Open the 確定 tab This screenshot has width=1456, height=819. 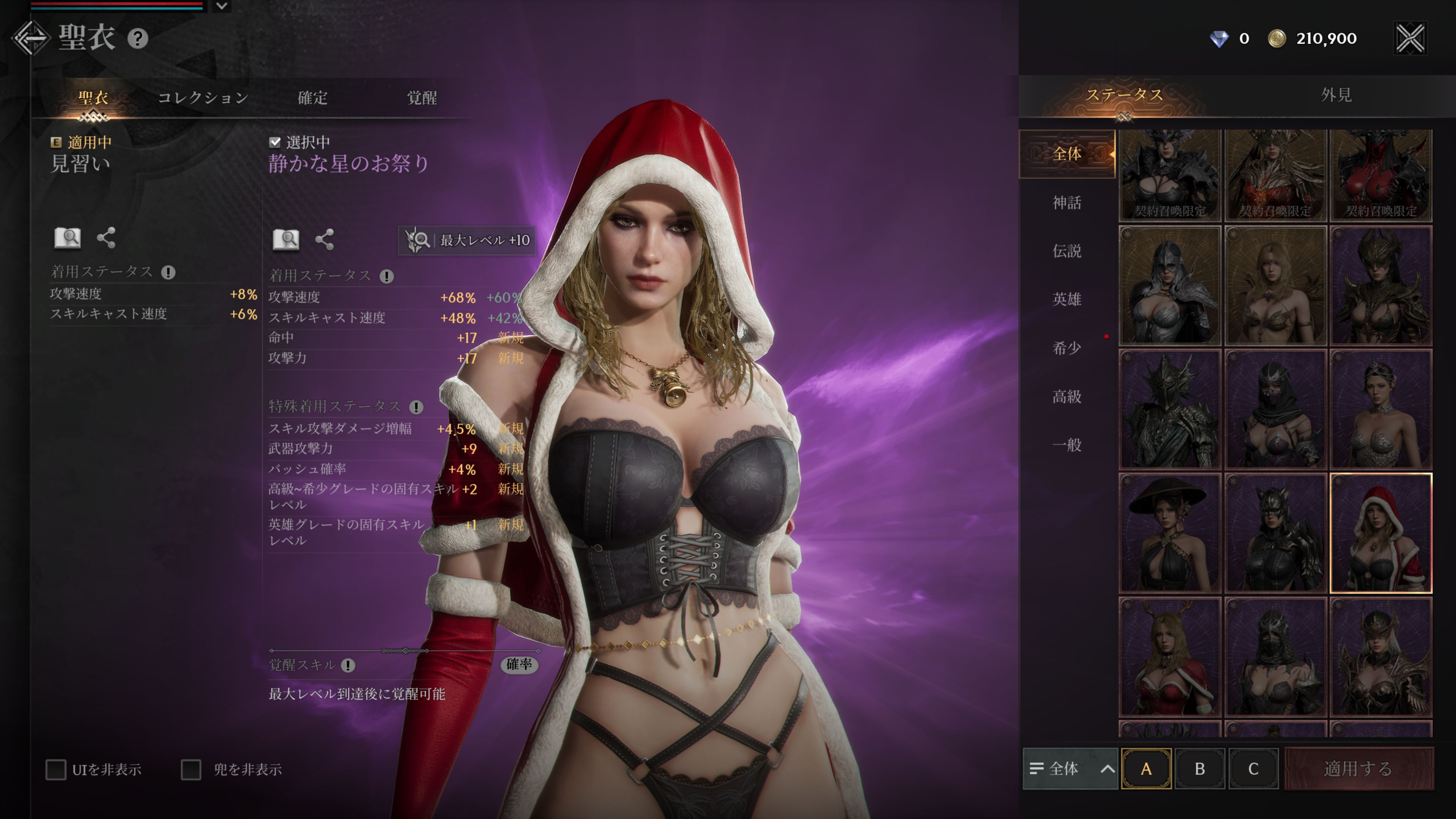tap(312, 98)
